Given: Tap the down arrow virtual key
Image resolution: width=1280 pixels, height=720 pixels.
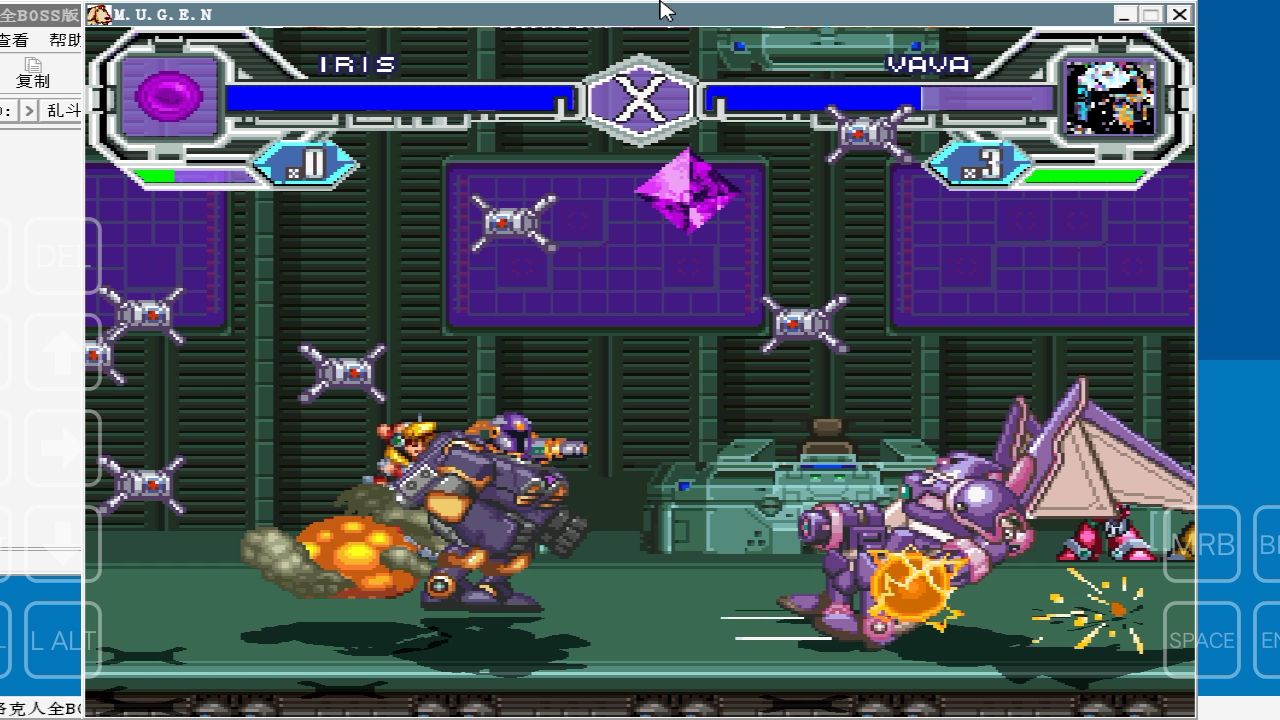Looking at the screenshot, I should click(x=62, y=543).
